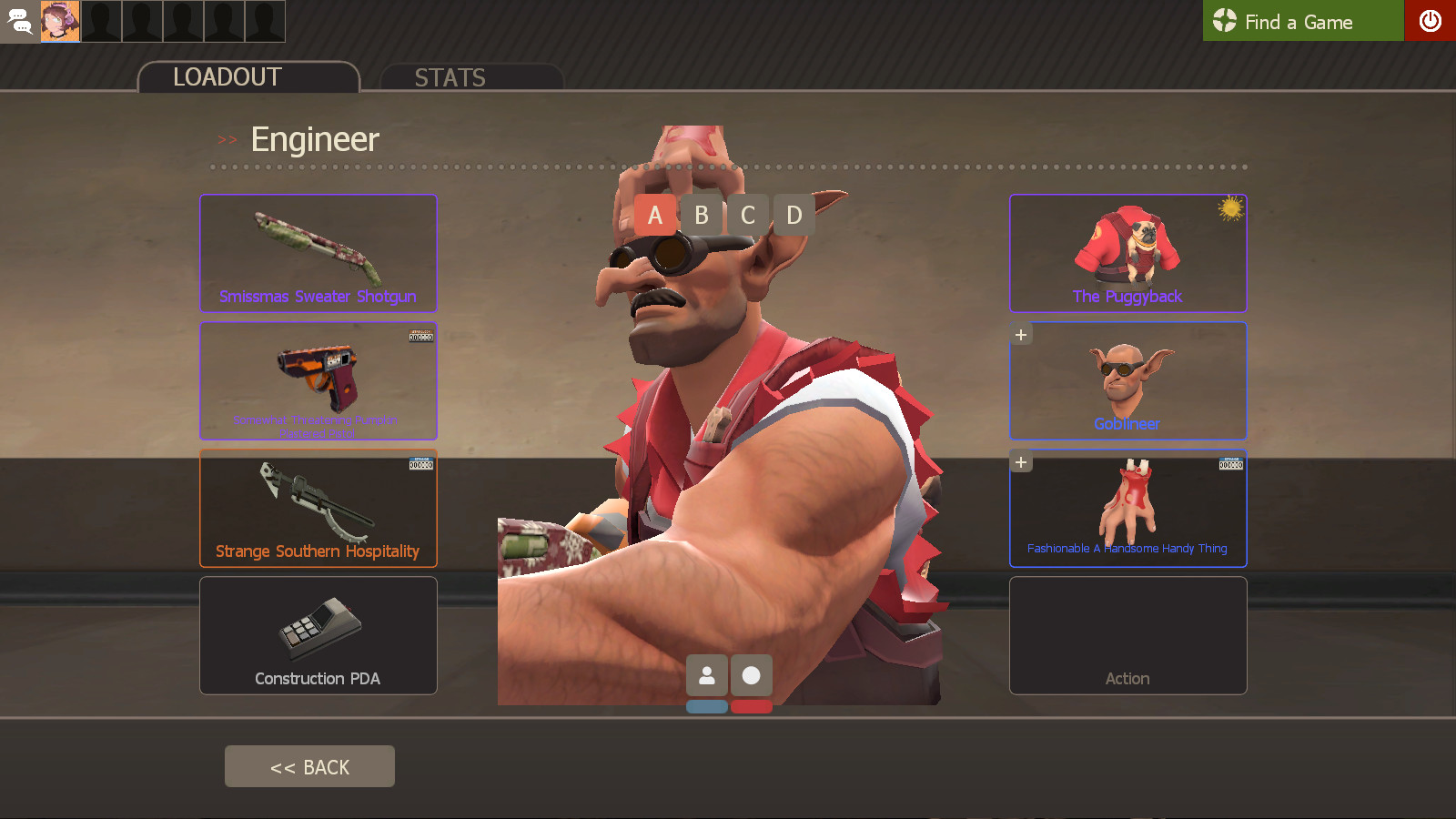The image size is (1456, 819).
Task: Open the Somewhat Threatening Pumpkin Plastered Pistol slot
Action: [x=318, y=380]
